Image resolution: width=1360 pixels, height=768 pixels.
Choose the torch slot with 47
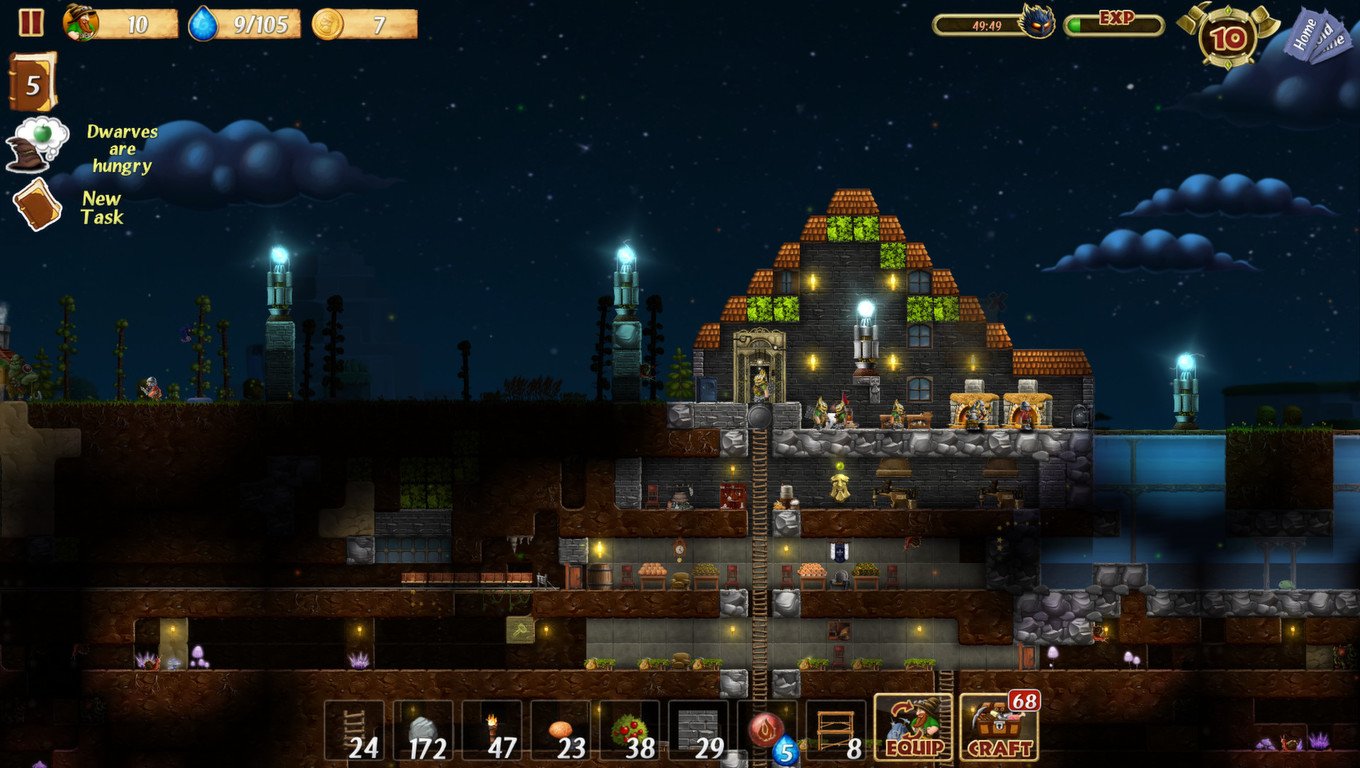[492, 730]
